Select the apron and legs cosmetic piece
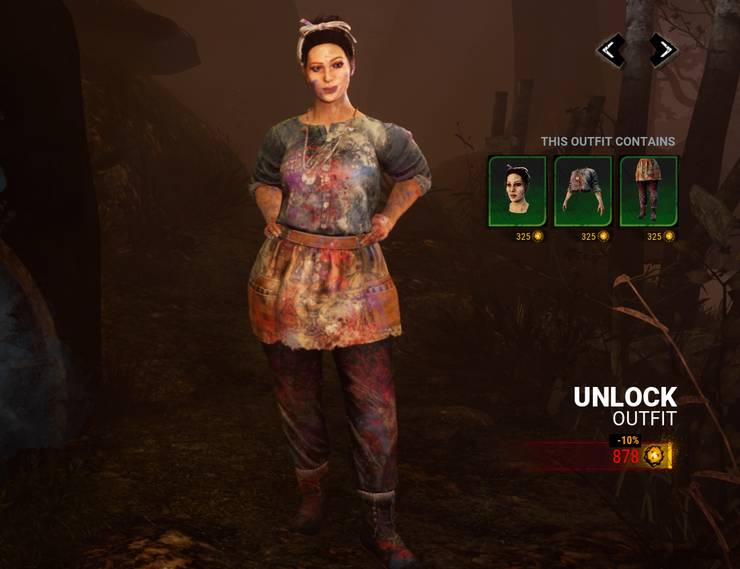This screenshot has width=740, height=569. click(x=648, y=190)
